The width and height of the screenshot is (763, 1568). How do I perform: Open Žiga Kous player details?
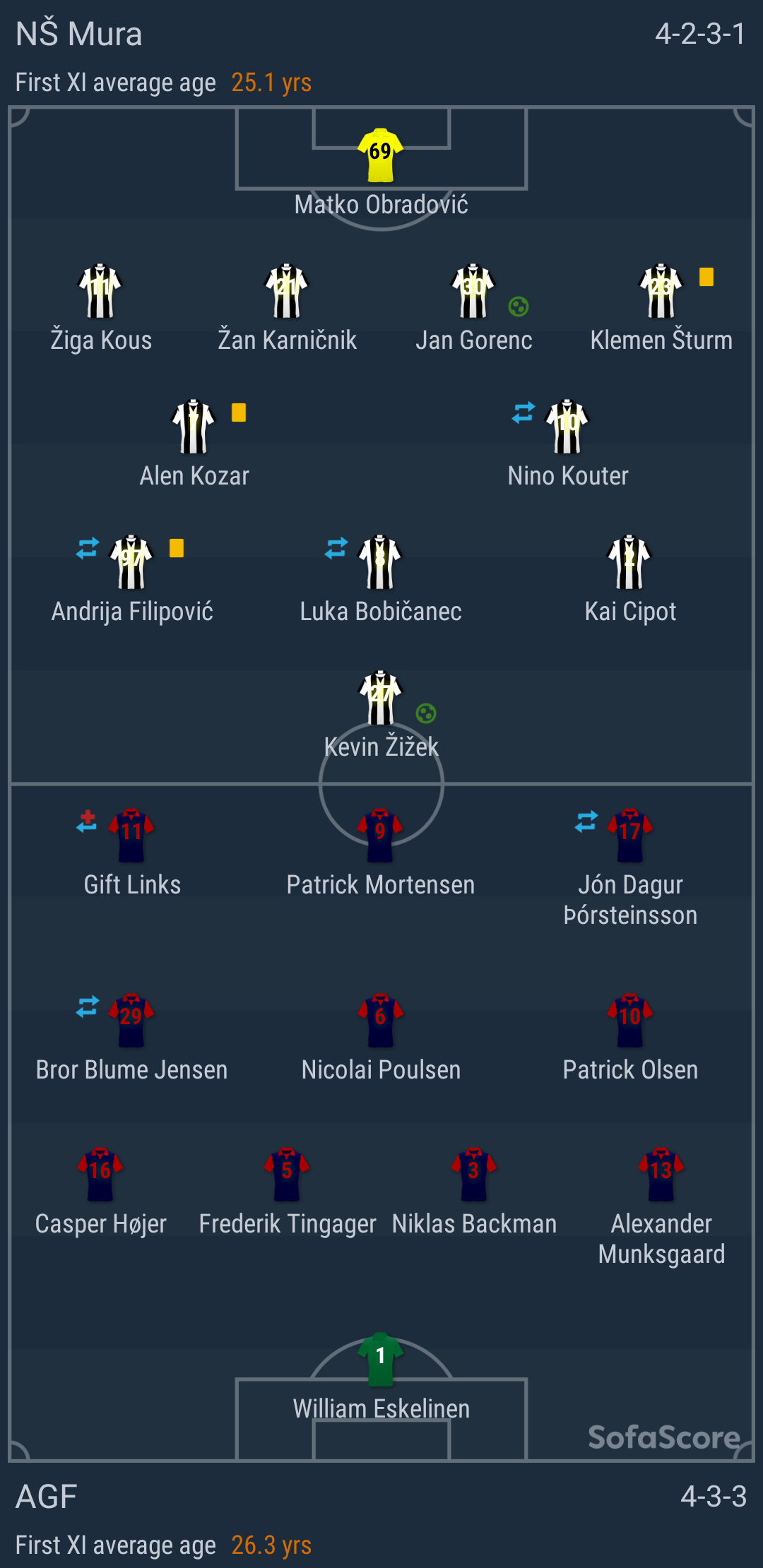tap(100, 291)
